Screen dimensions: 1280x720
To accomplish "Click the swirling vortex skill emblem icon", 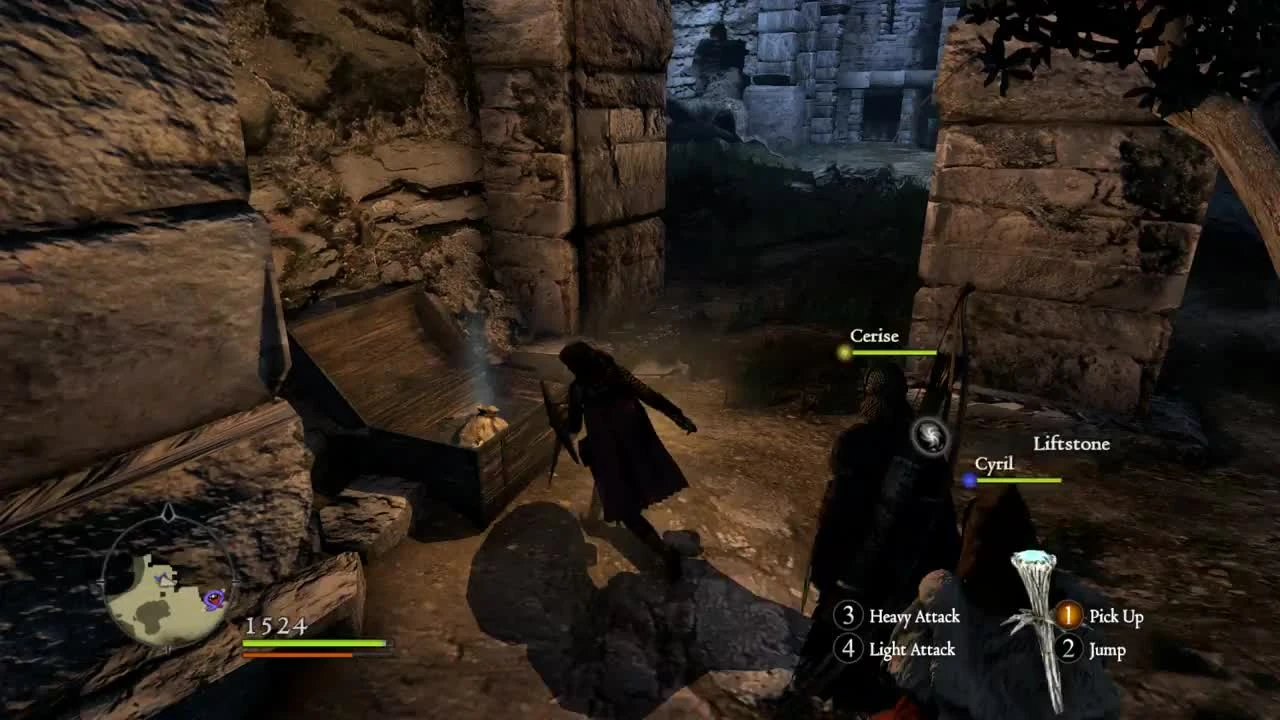I will pos(931,437).
